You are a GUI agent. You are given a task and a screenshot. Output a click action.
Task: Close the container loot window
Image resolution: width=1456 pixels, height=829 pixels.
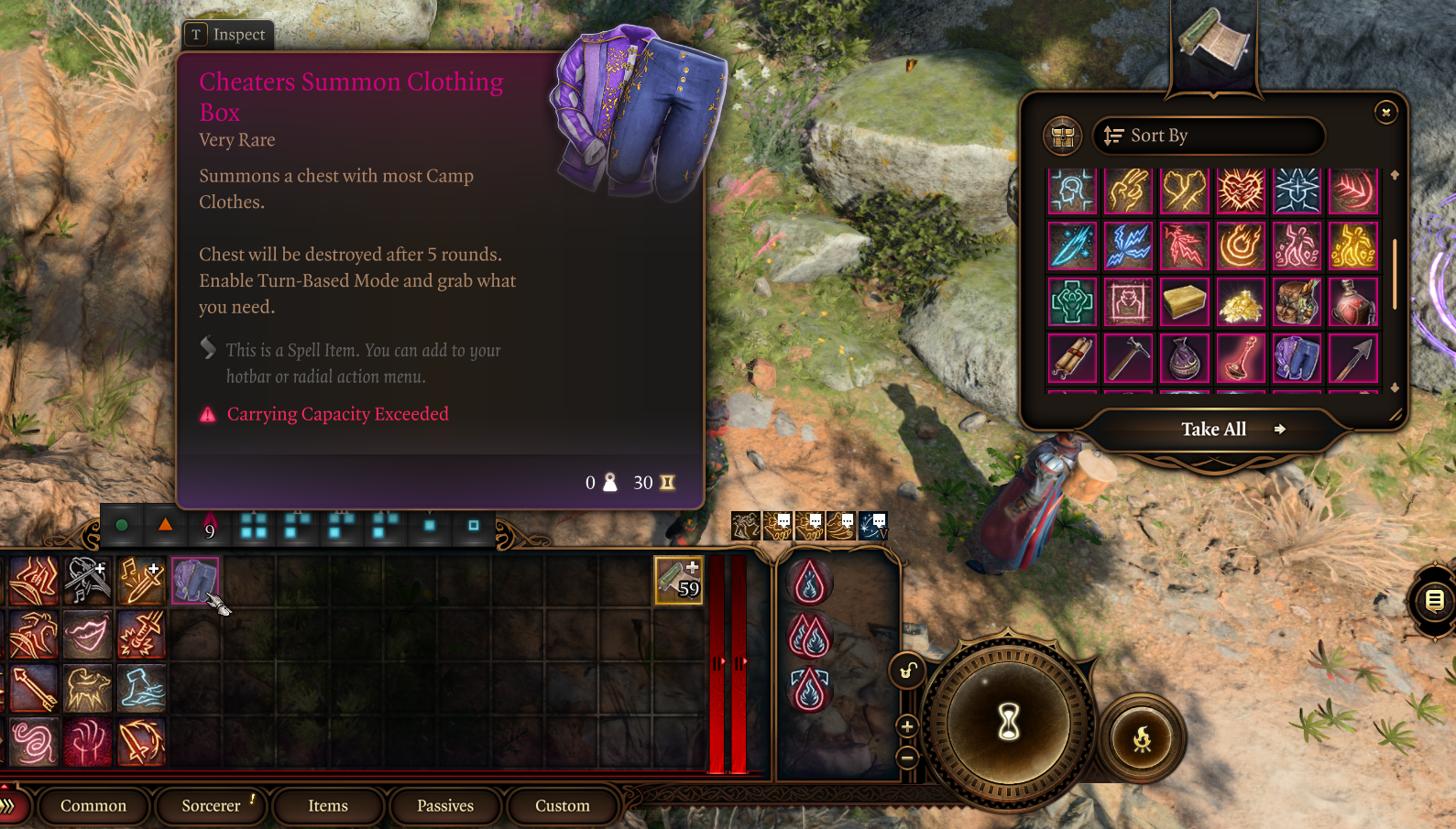click(x=1385, y=112)
